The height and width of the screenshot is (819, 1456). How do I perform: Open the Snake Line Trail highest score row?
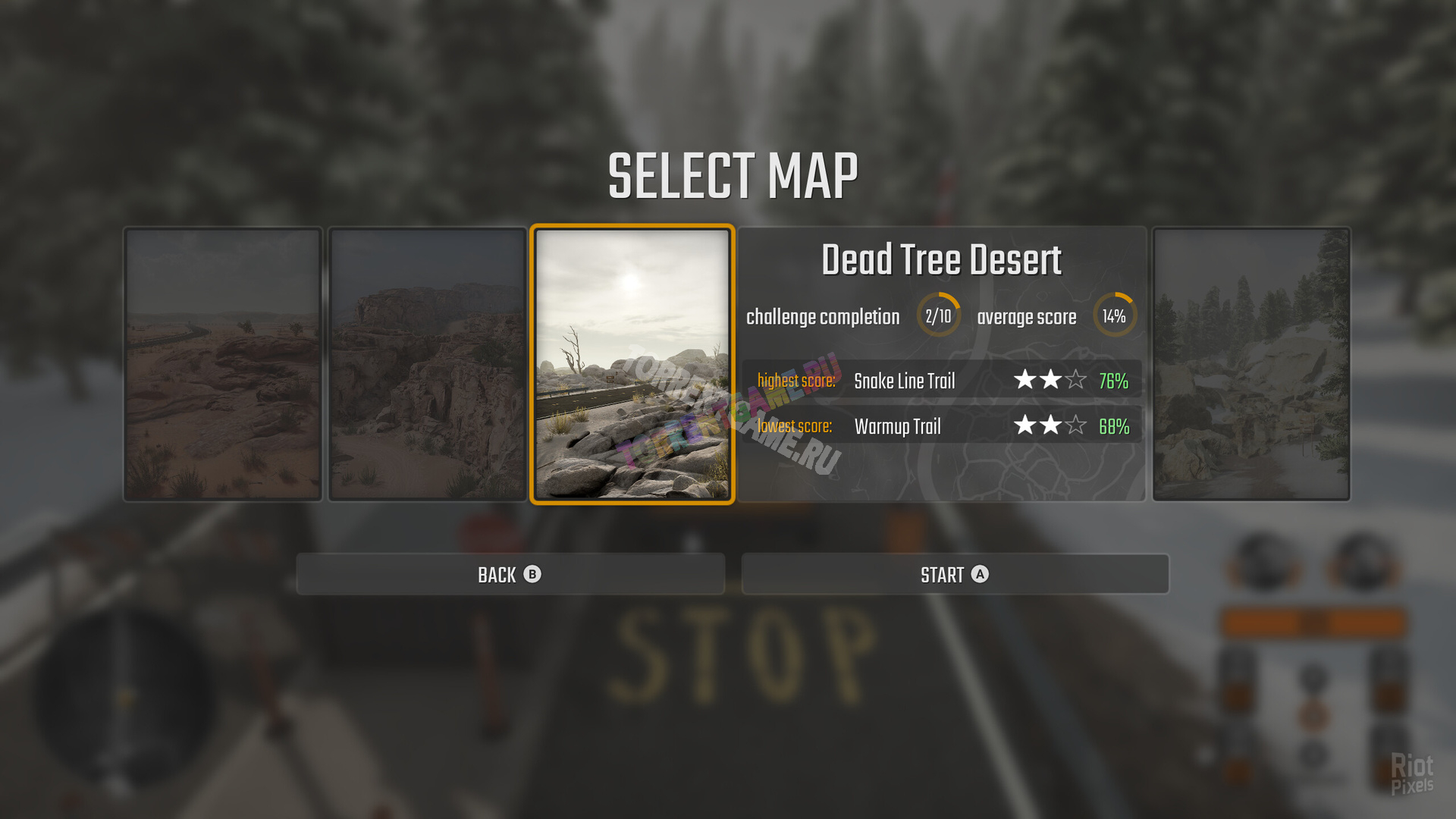pos(941,380)
